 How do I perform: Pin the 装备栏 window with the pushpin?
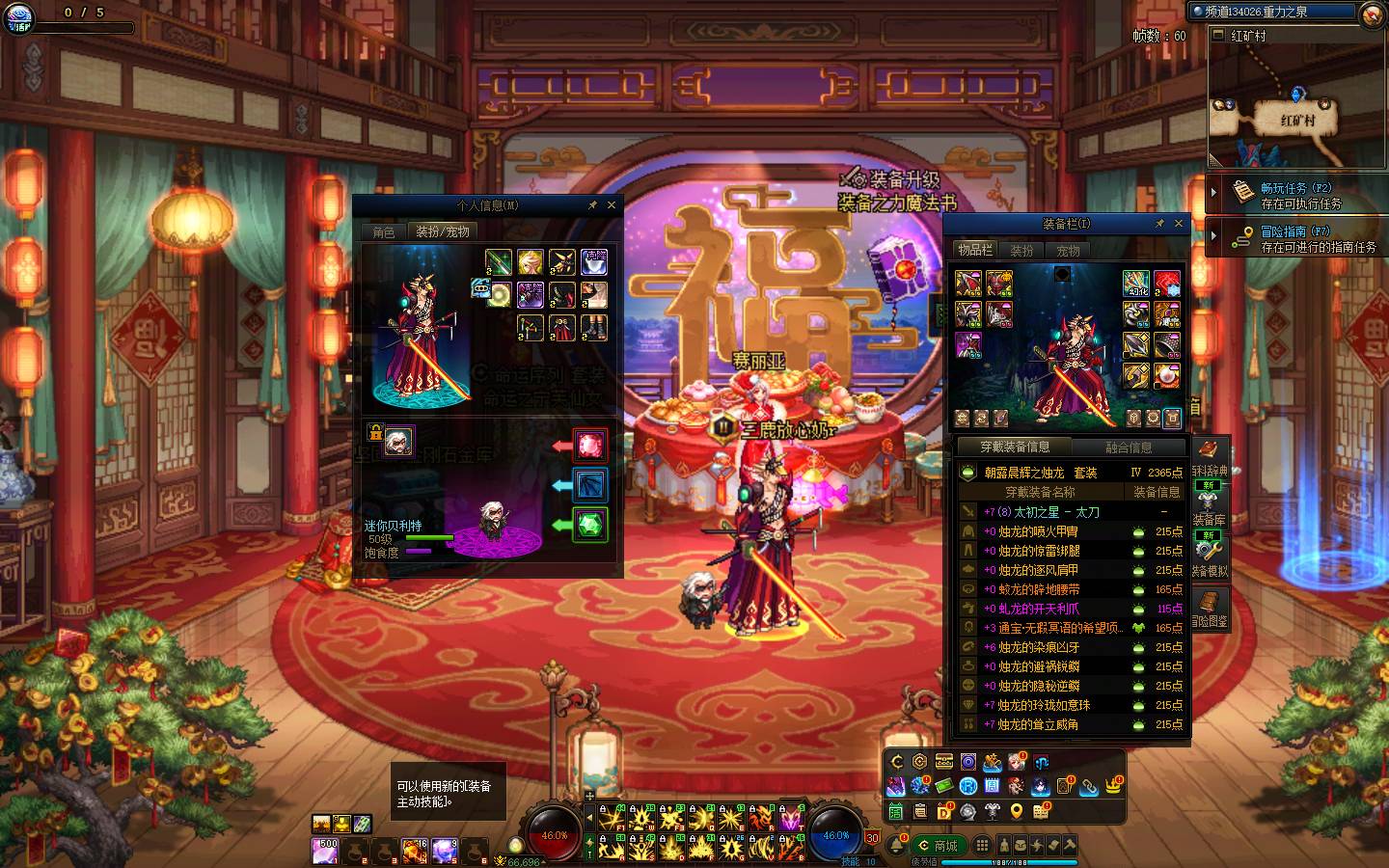tap(1159, 224)
